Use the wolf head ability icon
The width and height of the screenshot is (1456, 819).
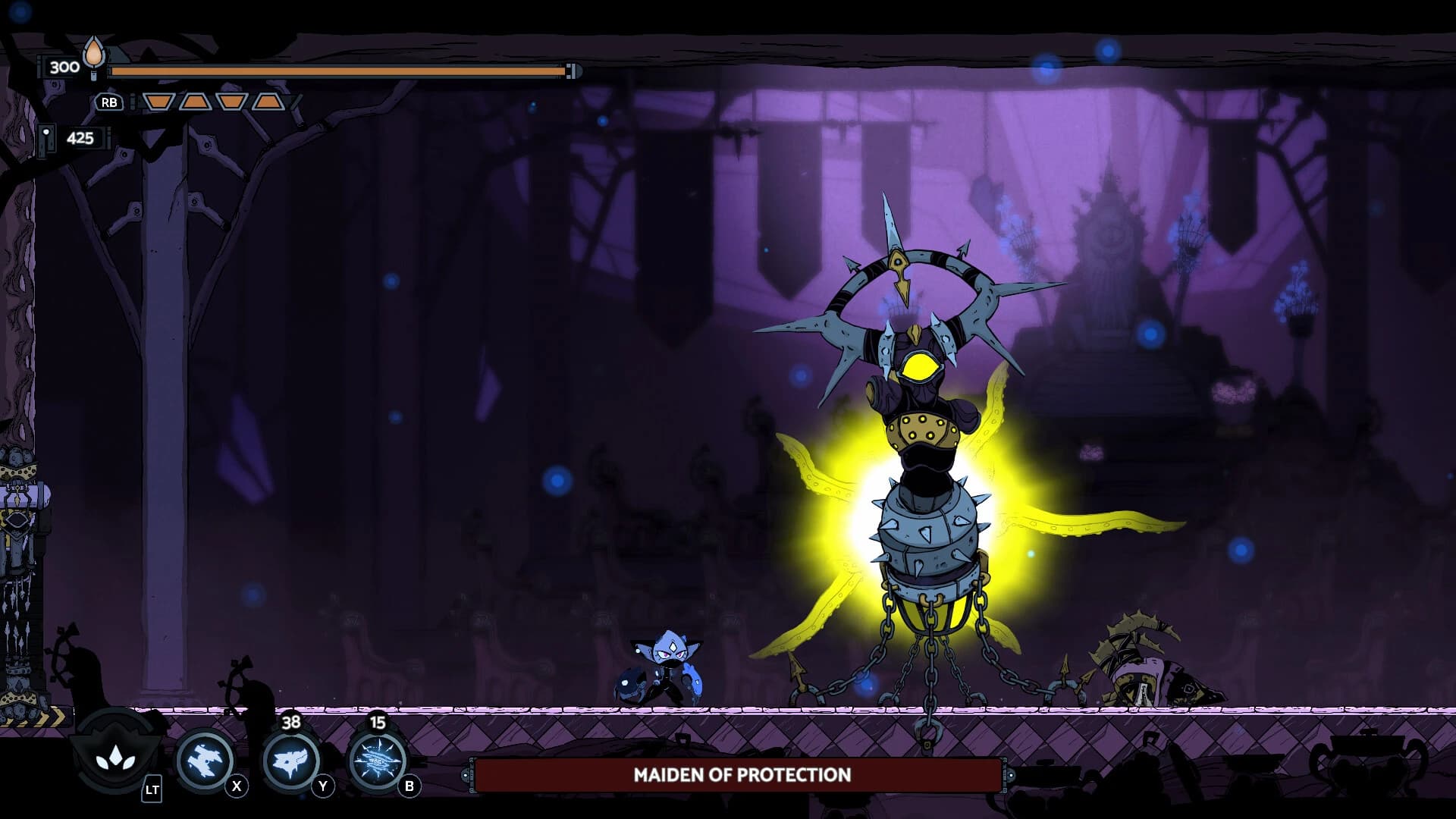(290, 759)
